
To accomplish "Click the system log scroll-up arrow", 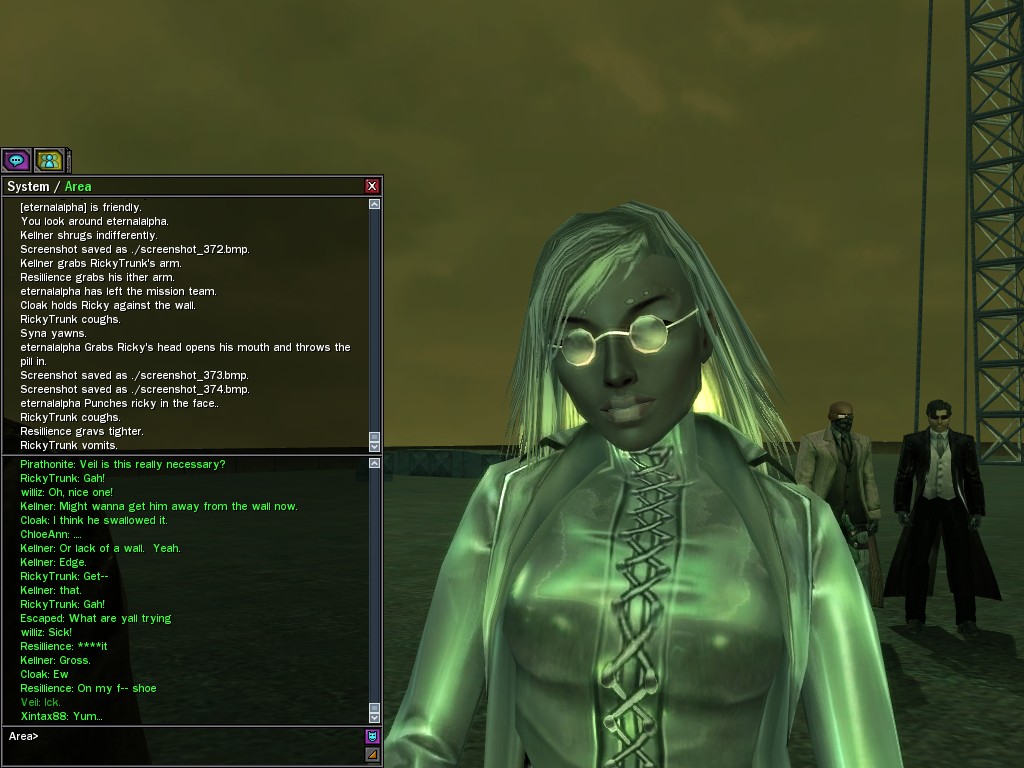I will 374,204.
